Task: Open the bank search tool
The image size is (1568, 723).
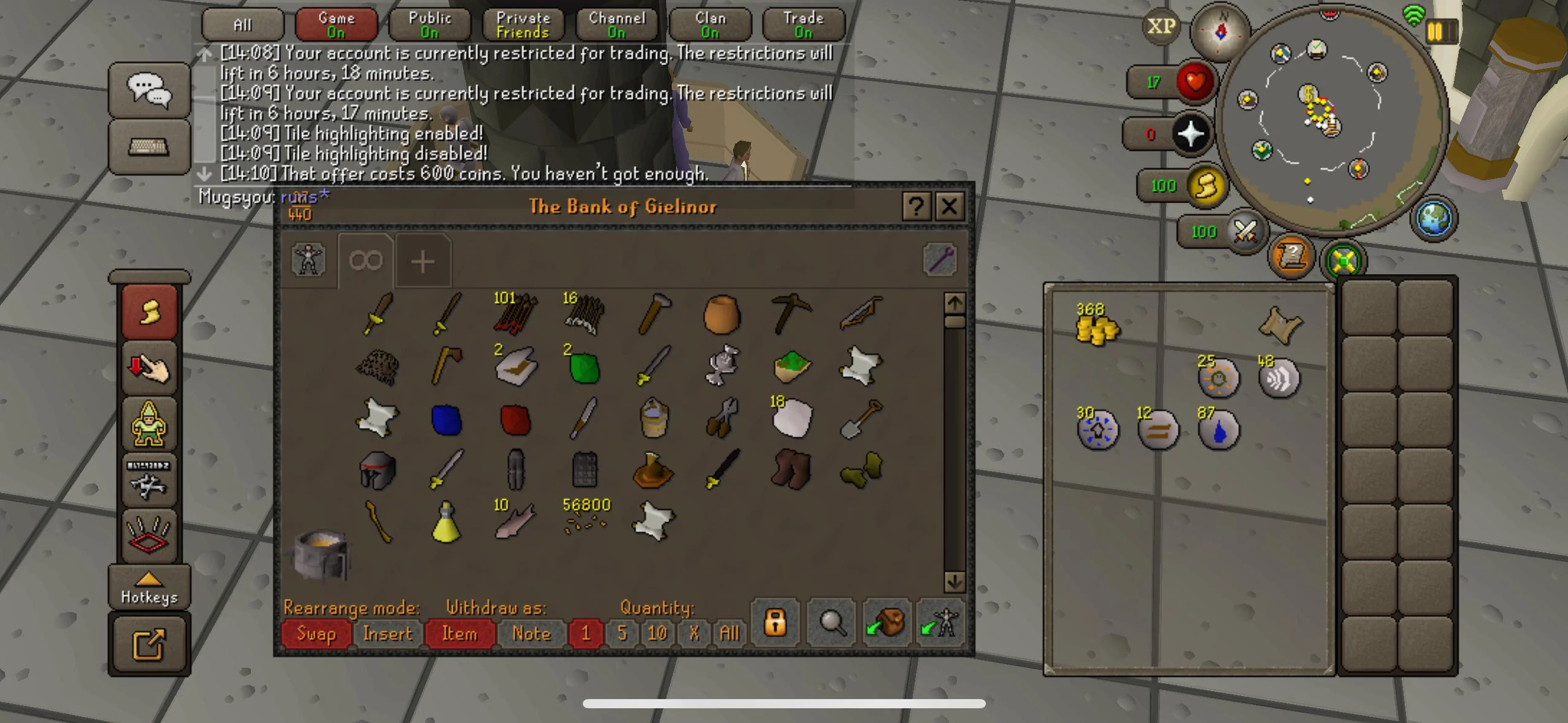Action: tap(831, 624)
